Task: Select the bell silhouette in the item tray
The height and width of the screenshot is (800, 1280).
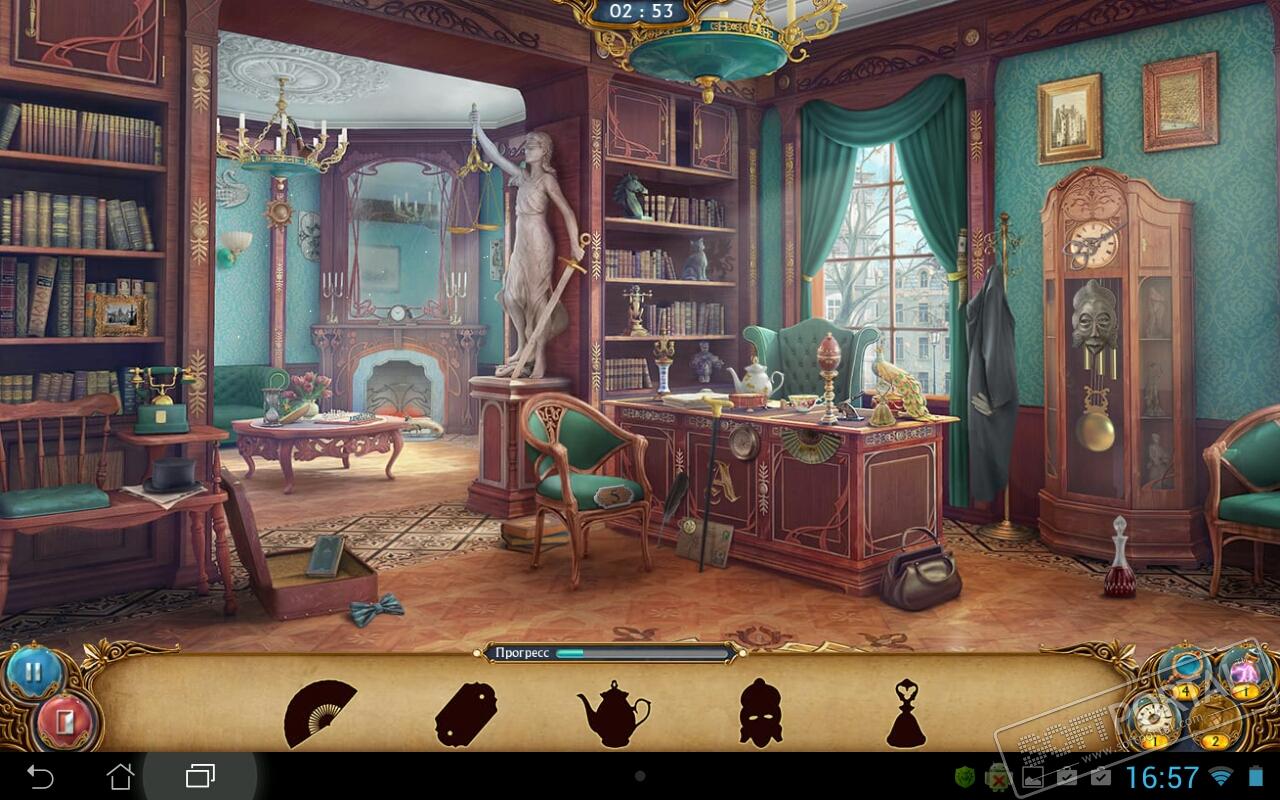Action: [x=907, y=712]
